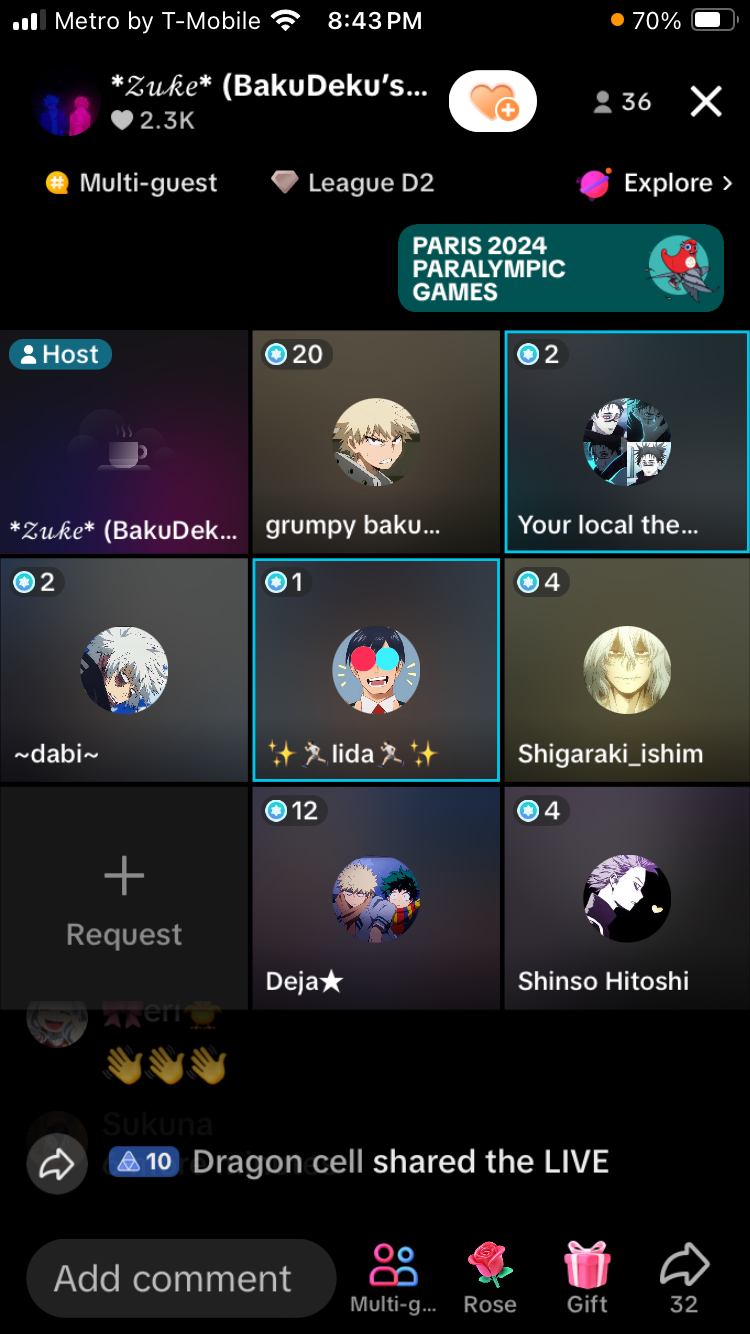Viewport: 750px width, 1334px height.
Task: Focus the Add comment field
Action: tap(180, 1278)
